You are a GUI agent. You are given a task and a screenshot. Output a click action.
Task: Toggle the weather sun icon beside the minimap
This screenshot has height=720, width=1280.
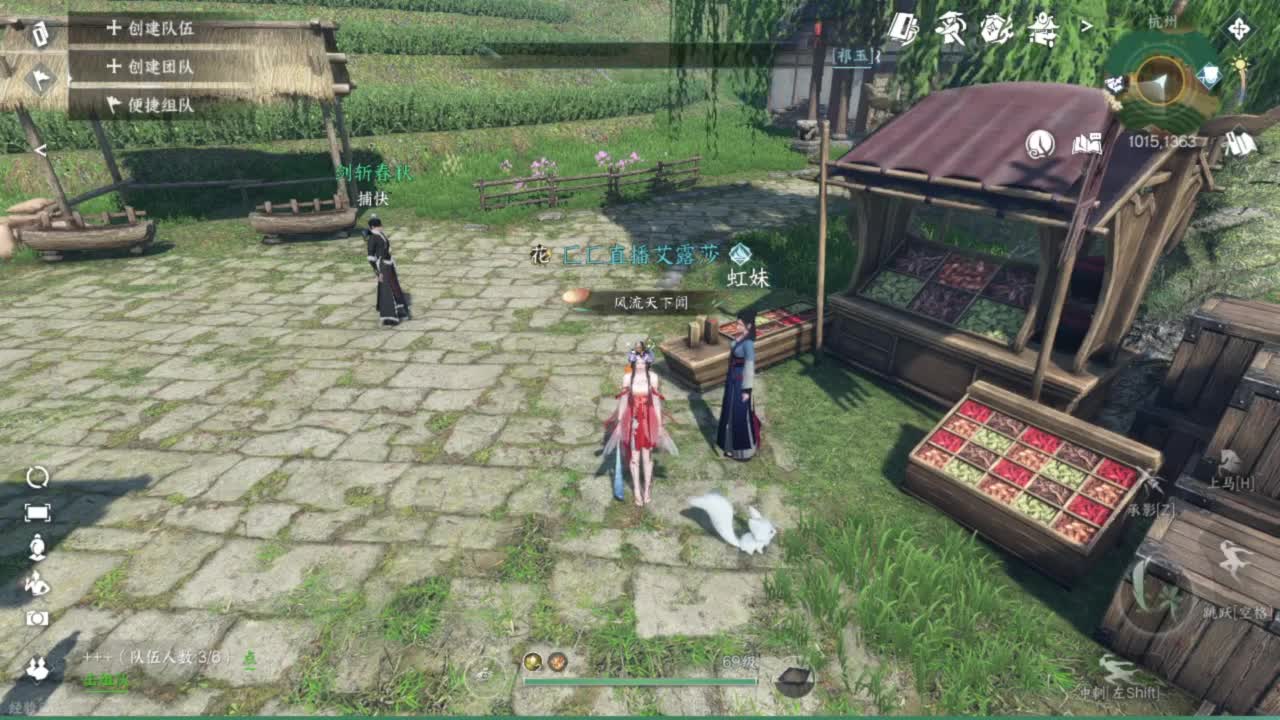click(x=1240, y=63)
